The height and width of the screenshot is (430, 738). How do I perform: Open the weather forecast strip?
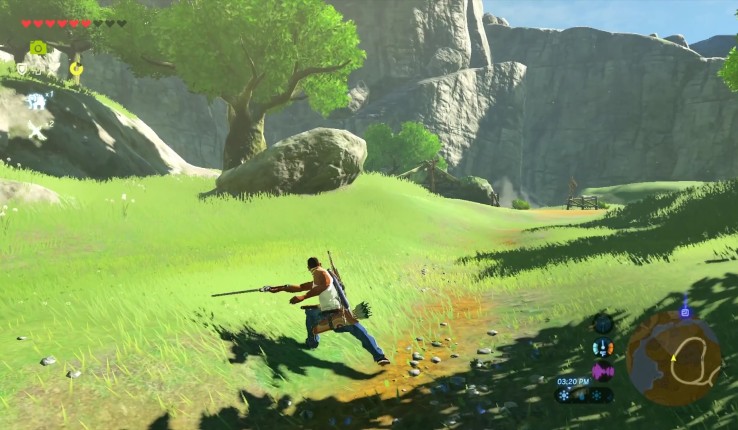click(584, 395)
